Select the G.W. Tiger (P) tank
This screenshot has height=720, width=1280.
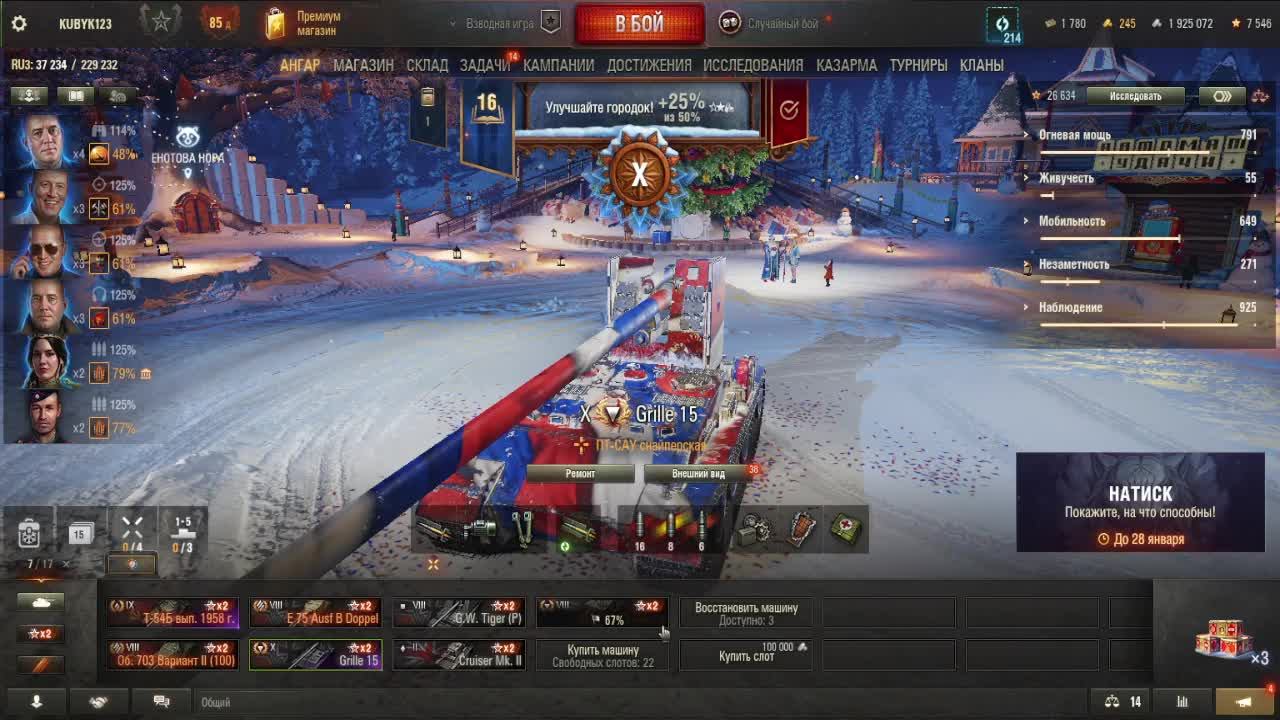(x=459, y=613)
